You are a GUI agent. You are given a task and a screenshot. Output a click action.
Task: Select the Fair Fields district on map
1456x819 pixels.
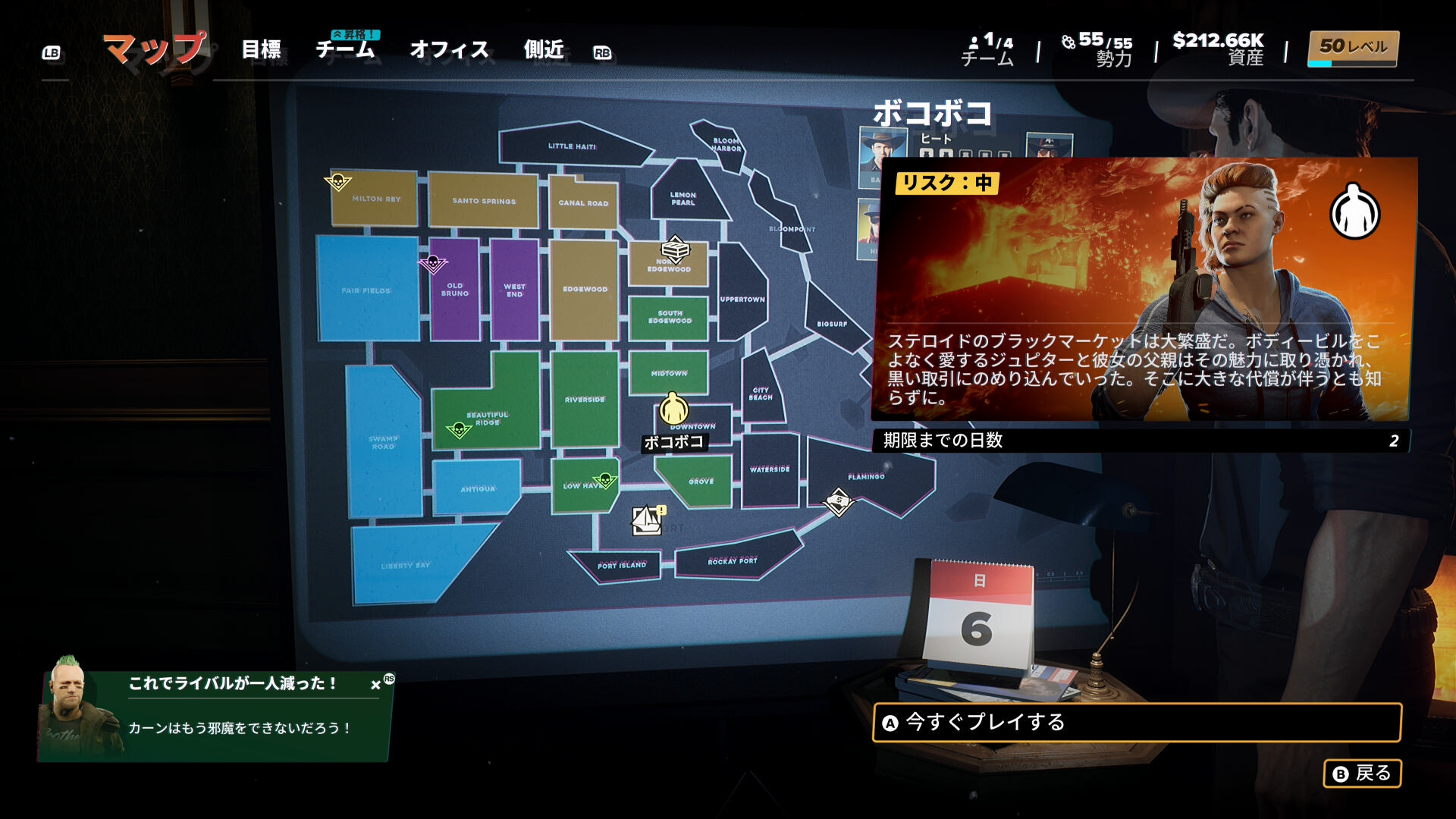tap(367, 288)
